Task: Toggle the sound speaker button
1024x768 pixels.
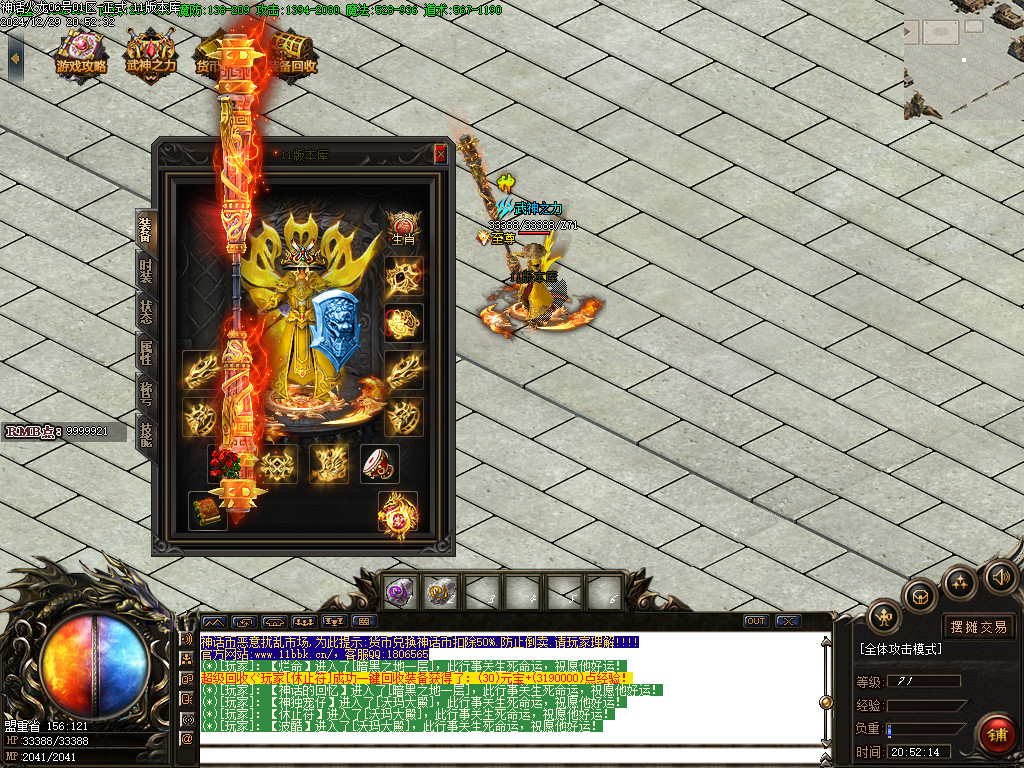Action: point(1001,576)
